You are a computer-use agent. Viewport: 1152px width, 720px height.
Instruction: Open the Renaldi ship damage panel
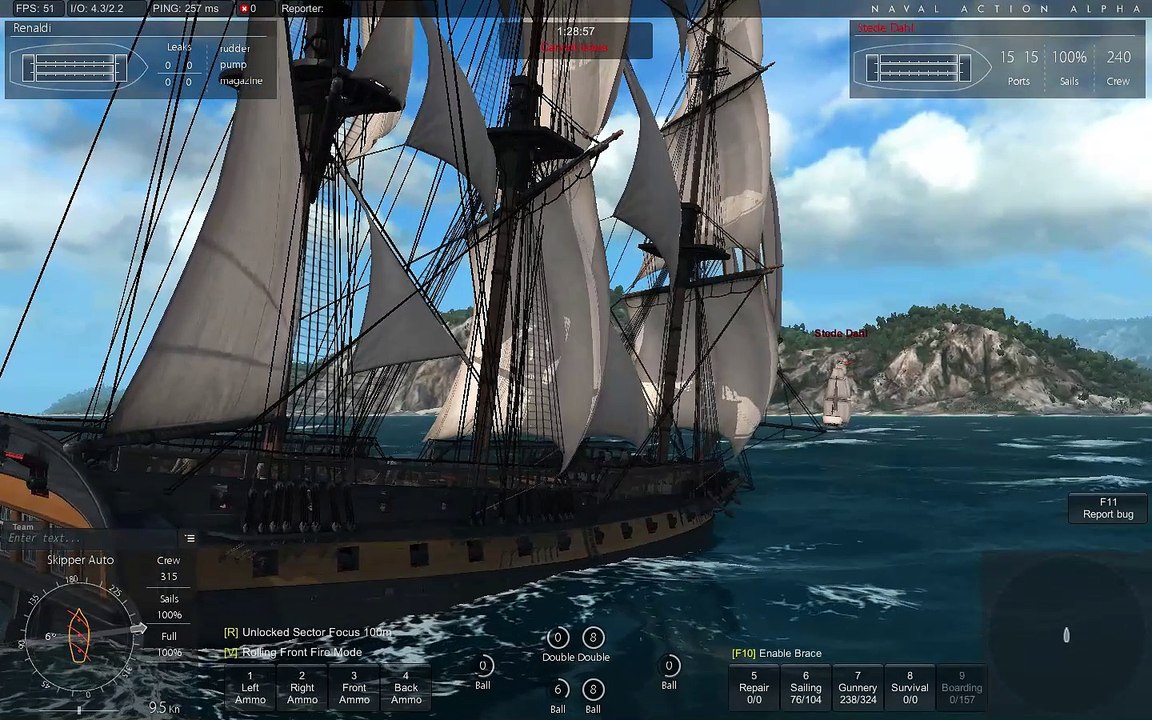140,60
